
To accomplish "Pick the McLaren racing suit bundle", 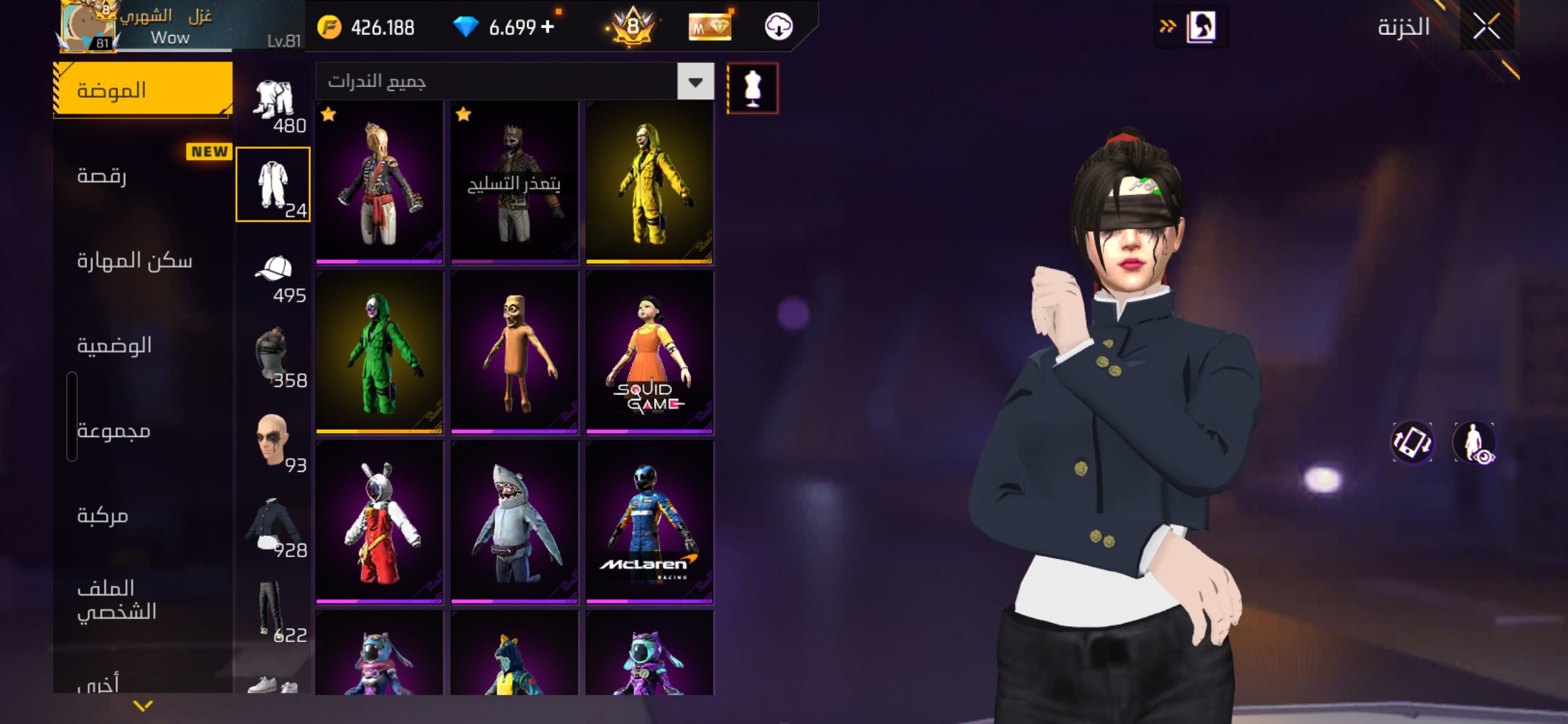I will coord(649,522).
